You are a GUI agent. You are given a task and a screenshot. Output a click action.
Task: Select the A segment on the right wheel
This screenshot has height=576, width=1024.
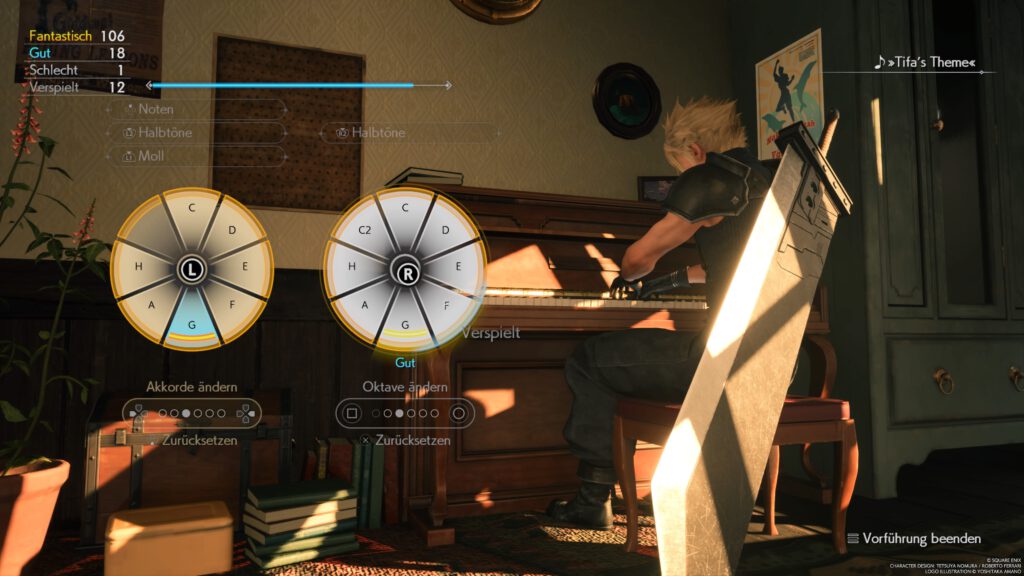365,307
